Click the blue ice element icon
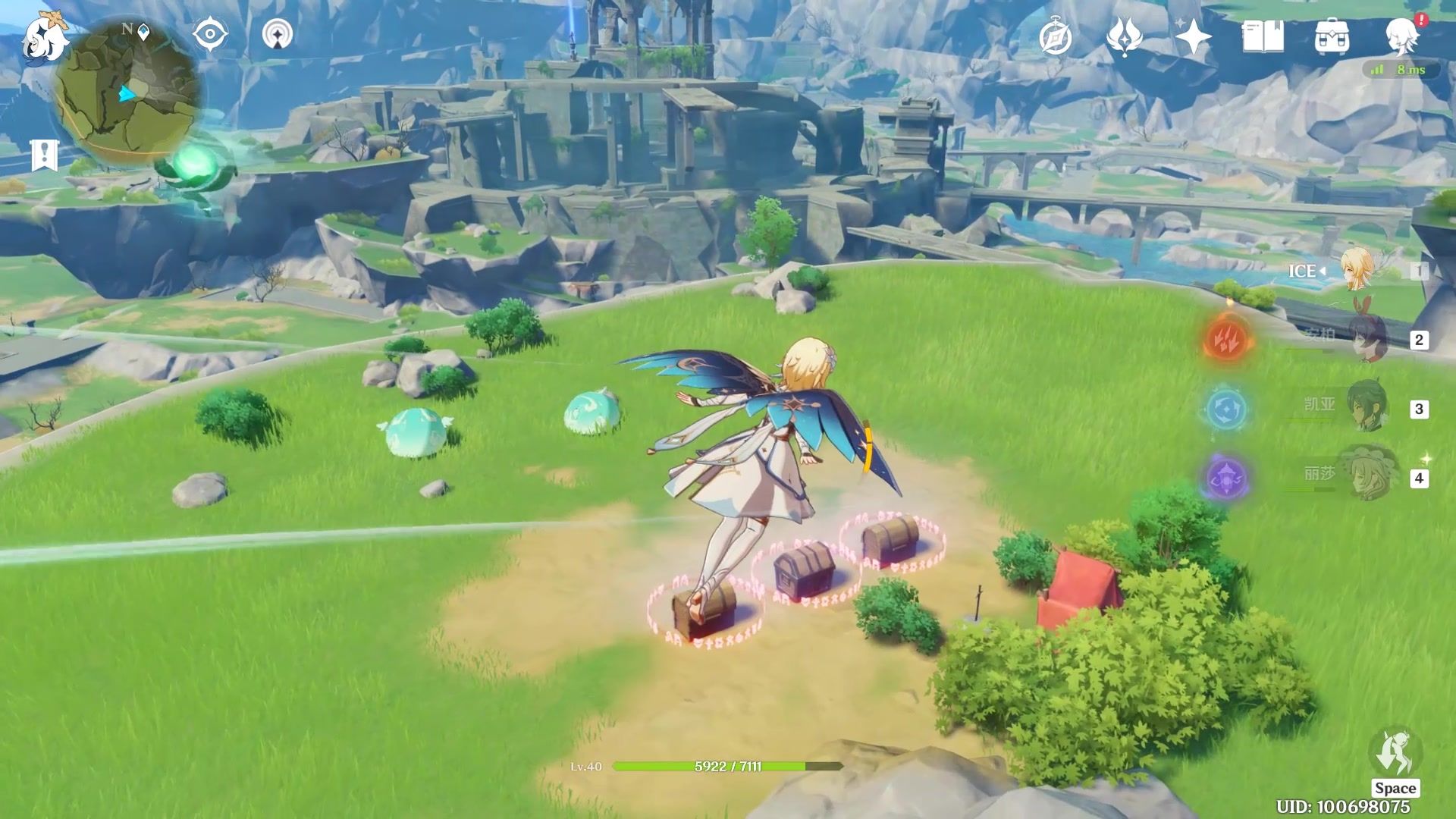The height and width of the screenshot is (819, 1456). click(1227, 409)
